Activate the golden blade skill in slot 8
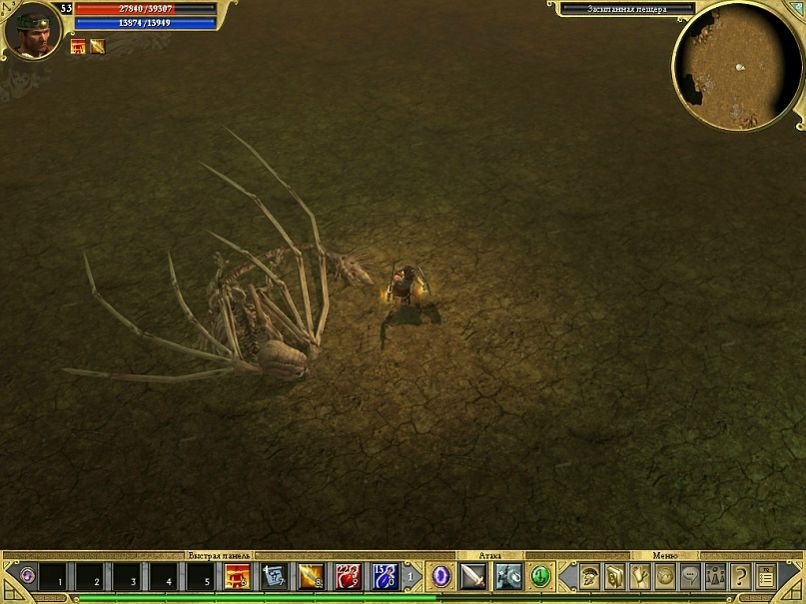The width and height of the screenshot is (806, 604). pyautogui.click(x=311, y=576)
